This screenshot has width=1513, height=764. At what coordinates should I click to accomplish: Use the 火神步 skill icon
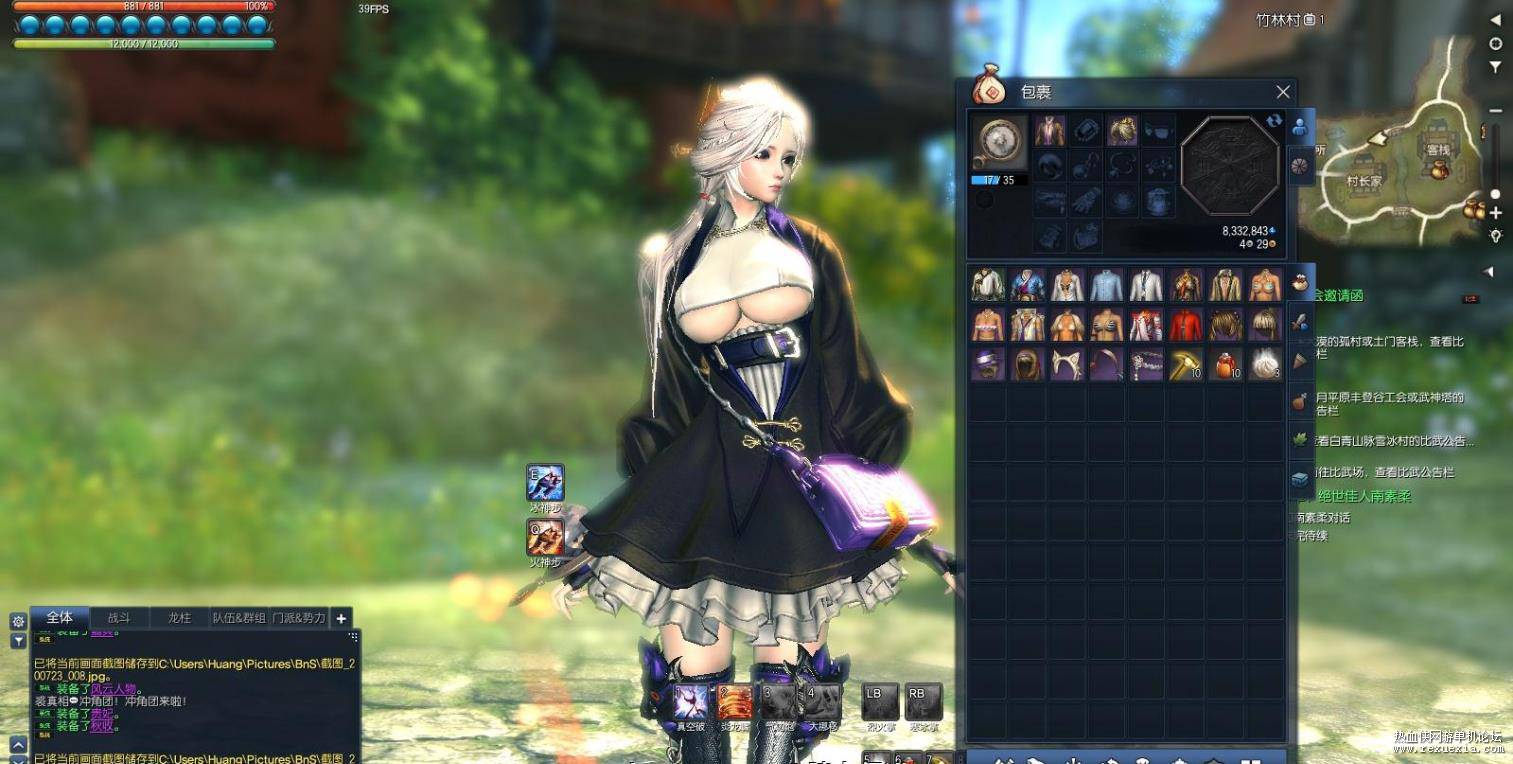pyautogui.click(x=546, y=537)
